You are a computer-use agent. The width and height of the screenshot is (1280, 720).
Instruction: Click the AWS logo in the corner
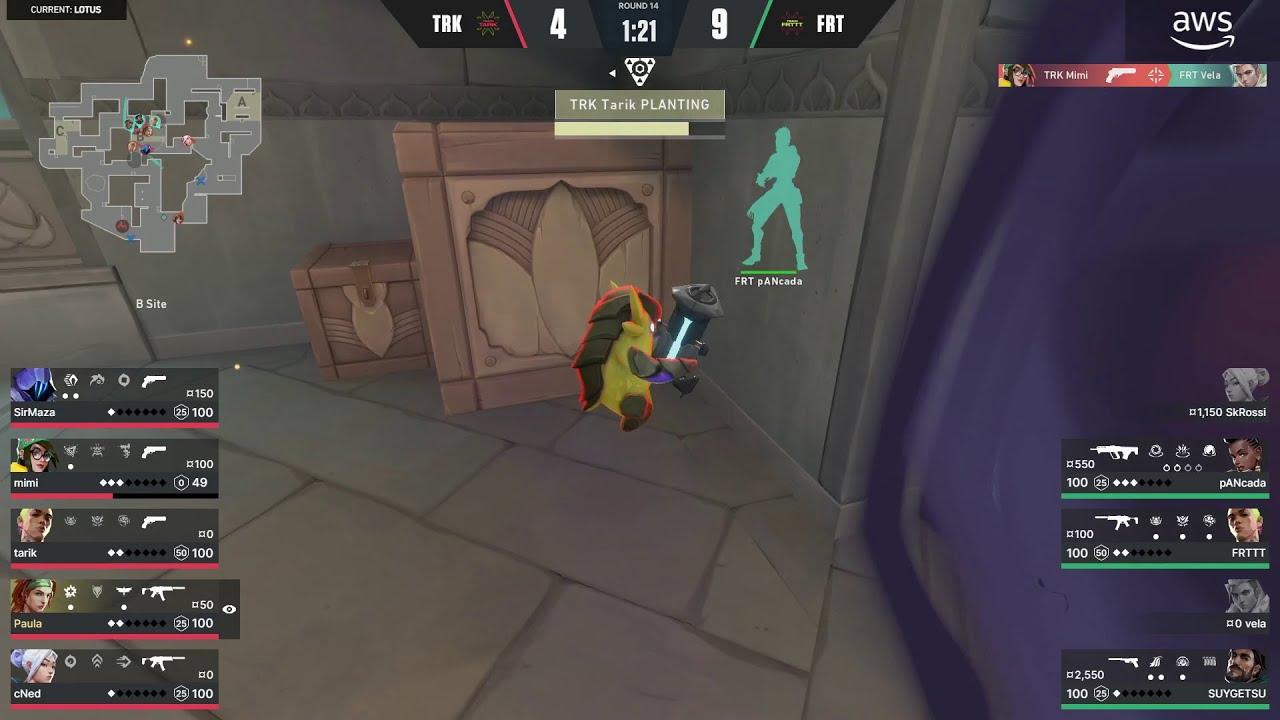1200,25
